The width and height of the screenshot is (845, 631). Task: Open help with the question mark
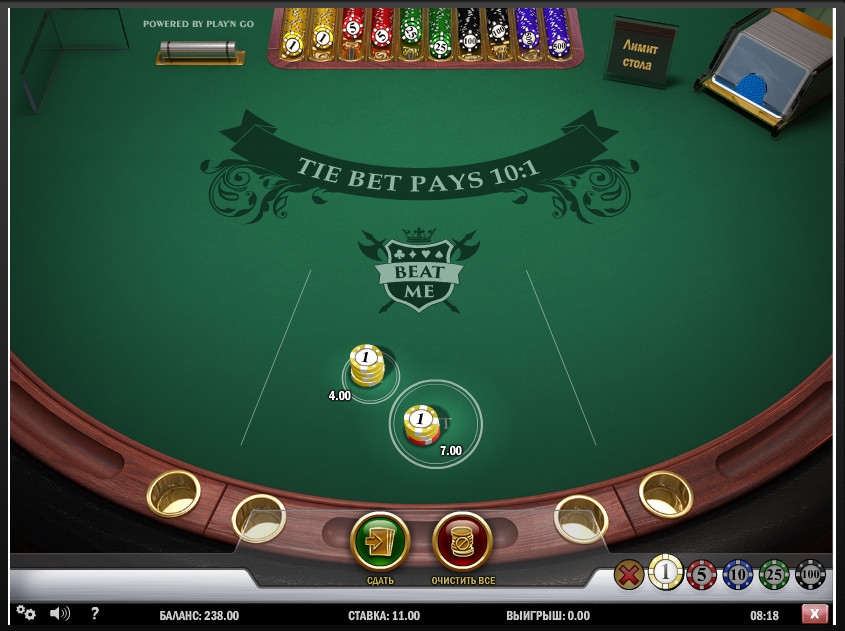tap(95, 613)
